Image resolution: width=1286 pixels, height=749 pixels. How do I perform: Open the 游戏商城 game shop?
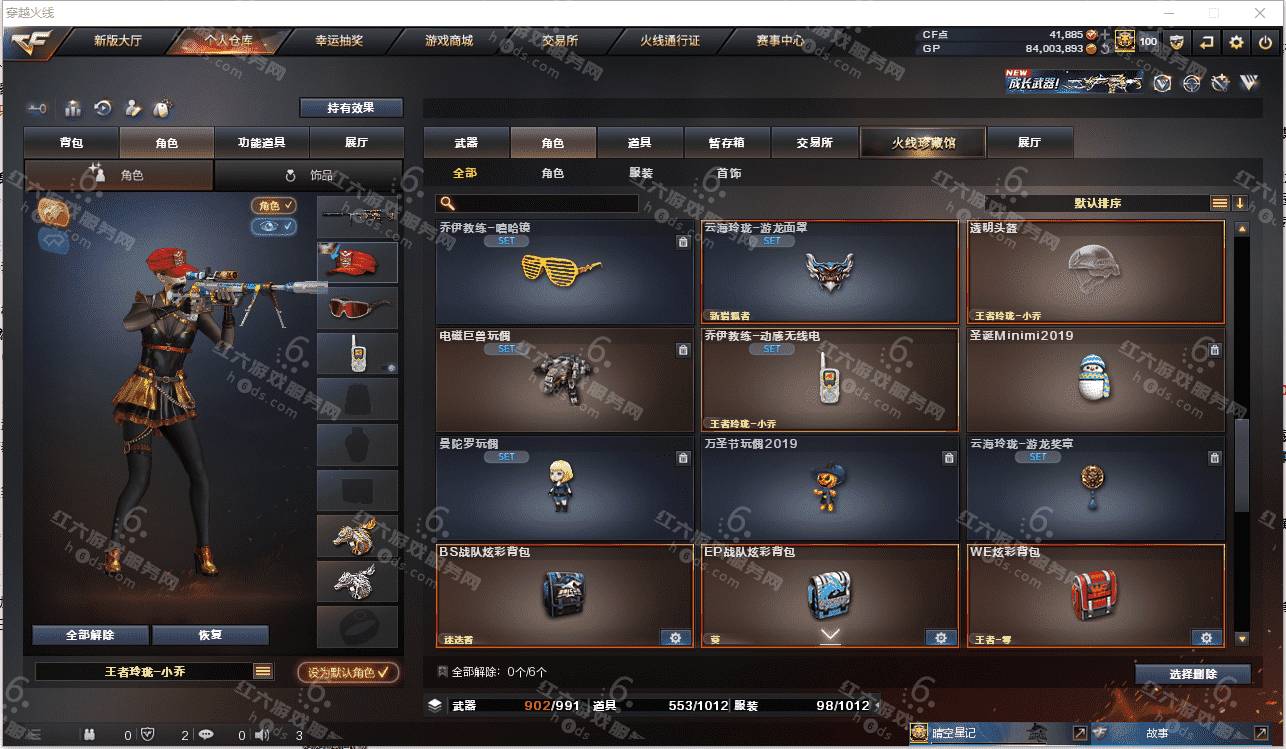point(449,41)
